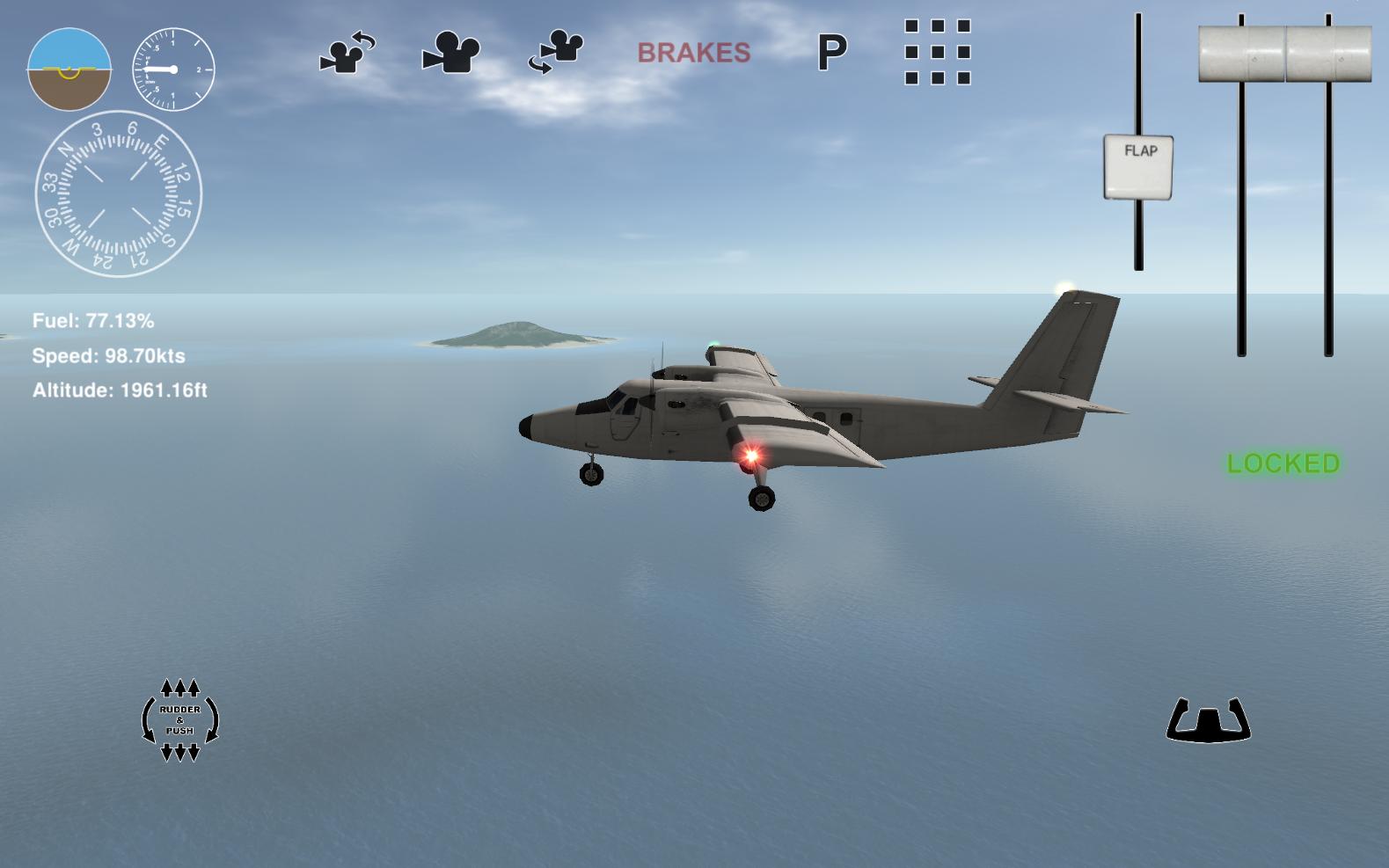Click the left throttle lever handle
Screen dimensions: 1389x868
point(1241,54)
